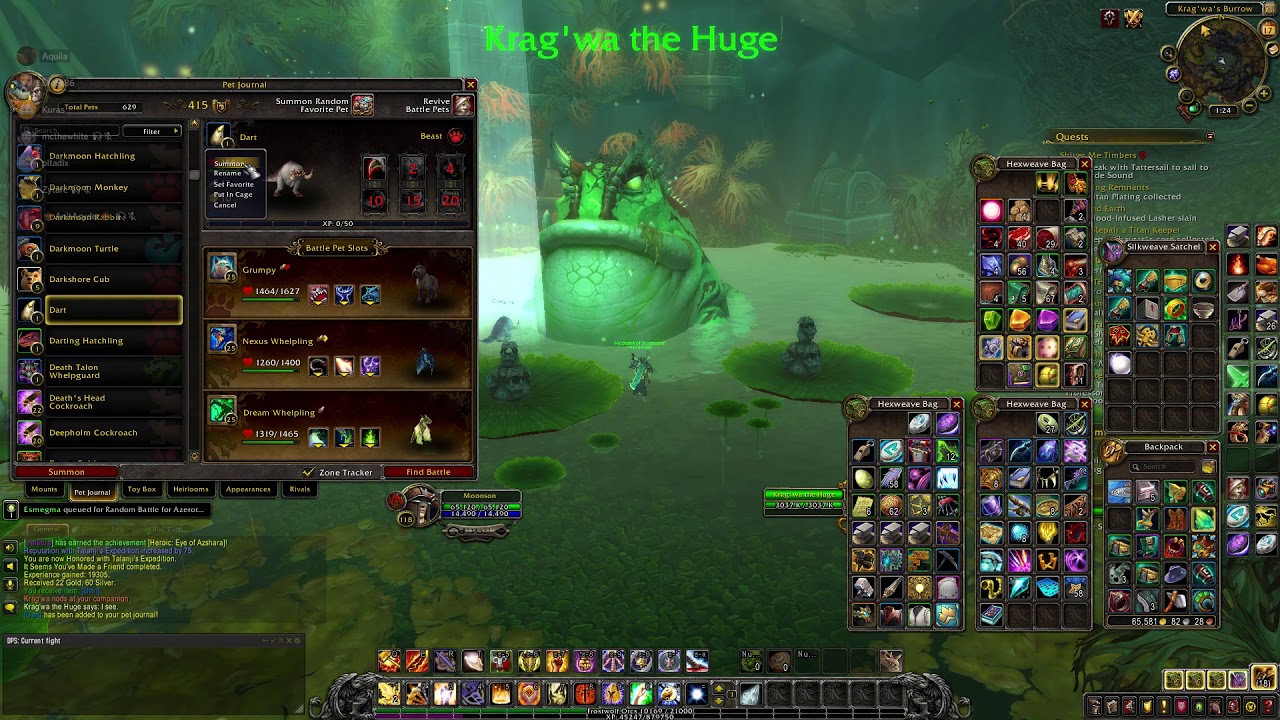The width and height of the screenshot is (1280, 720).
Task: Open the Toy Box tab
Action: (141, 490)
